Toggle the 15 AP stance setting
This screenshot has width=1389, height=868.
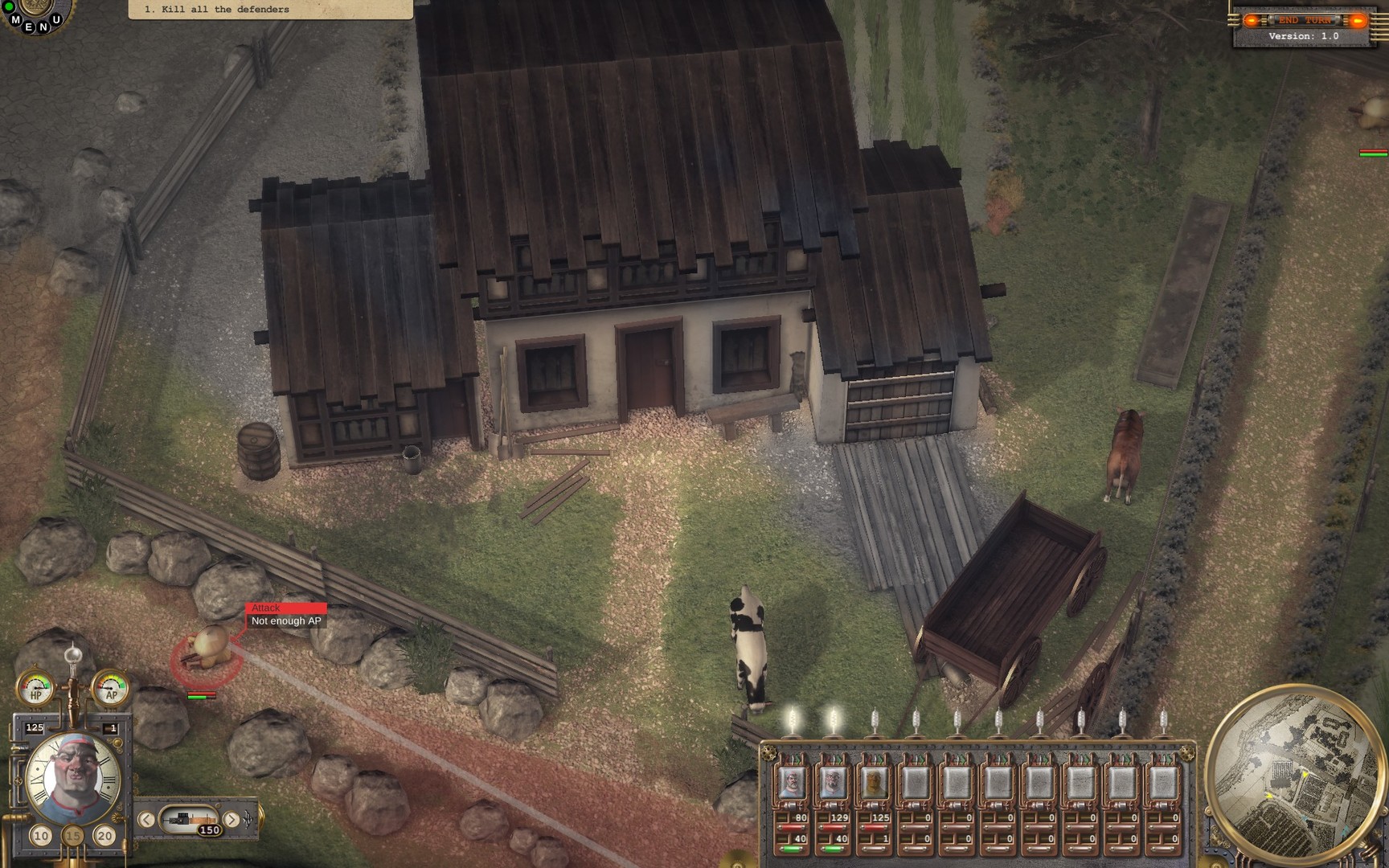tap(72, 835)
